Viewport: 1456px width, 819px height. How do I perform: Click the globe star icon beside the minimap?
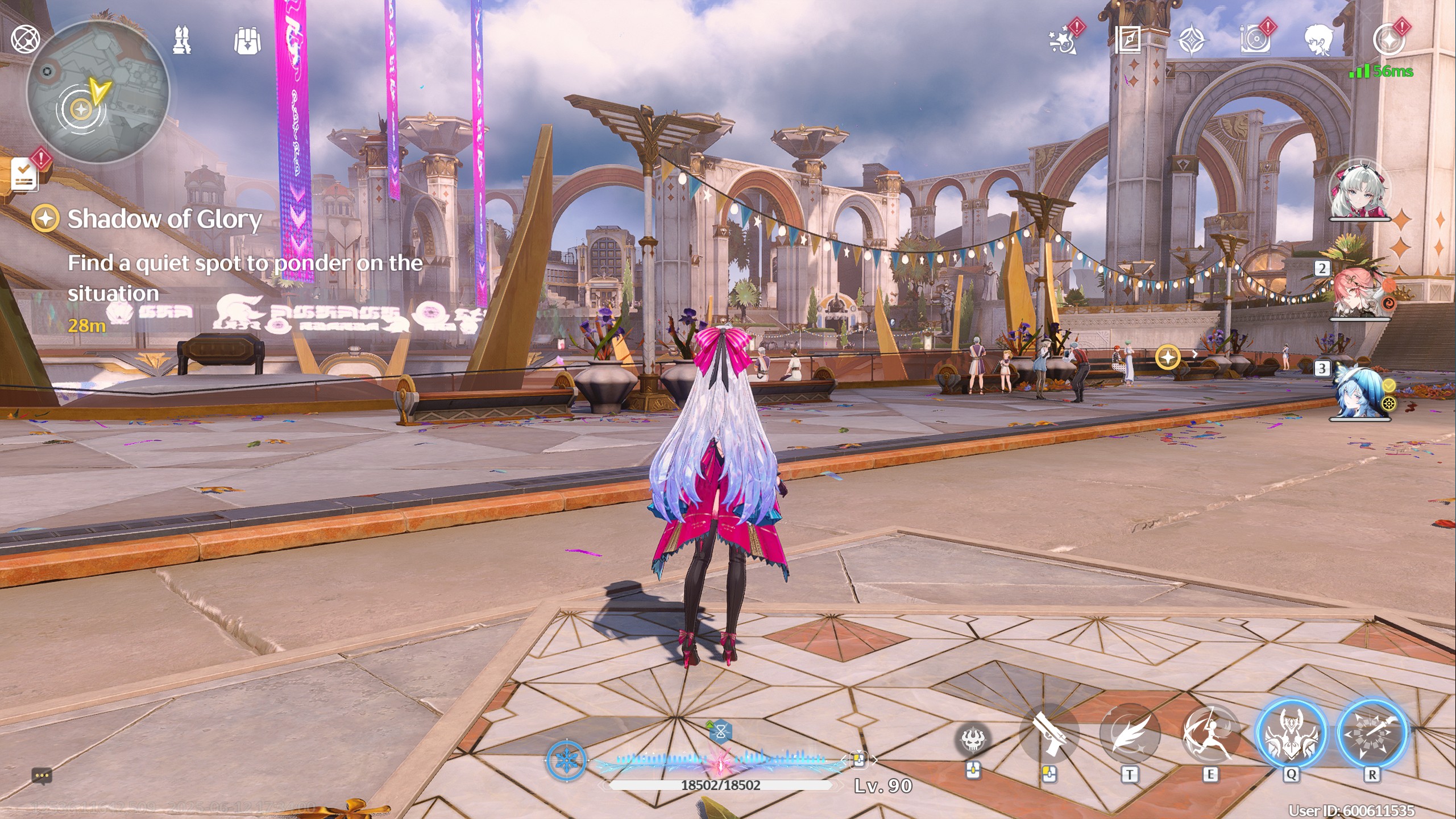point(26,39)
